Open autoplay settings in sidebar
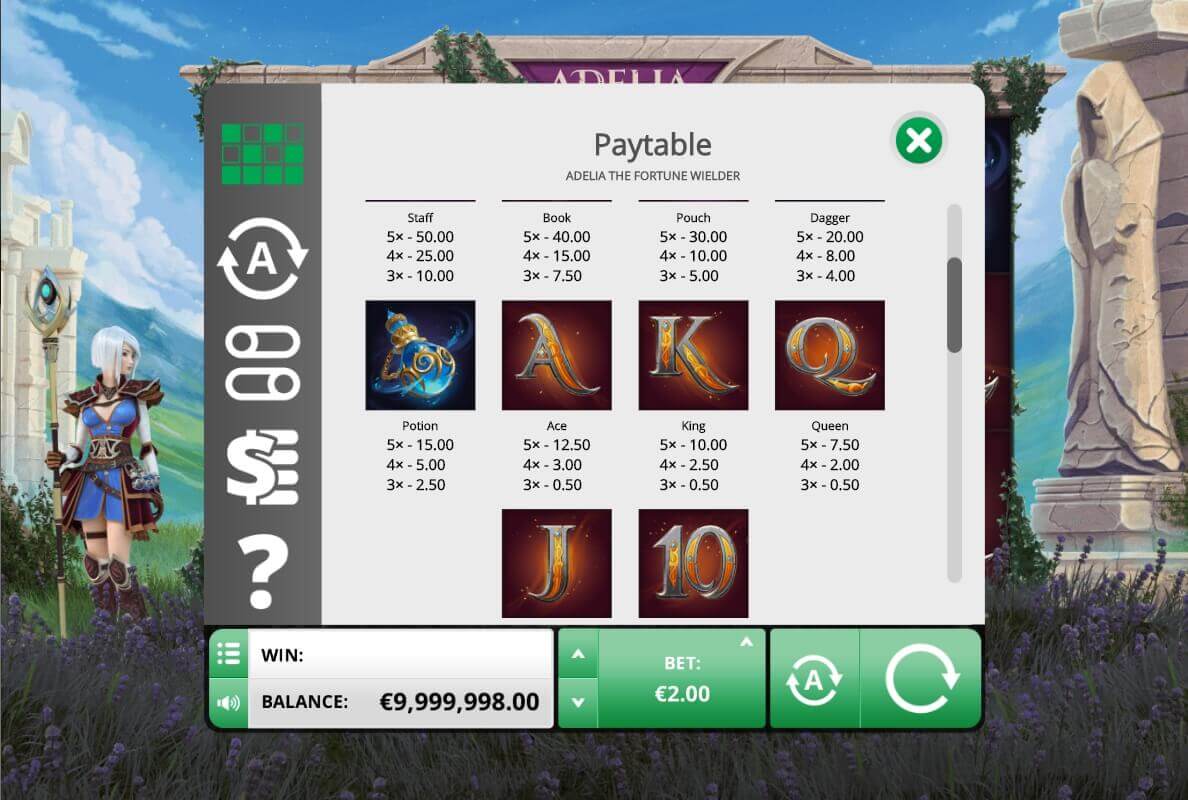Image resolution: width=1188 pixels, height=800 pixels. click(262, 259)
